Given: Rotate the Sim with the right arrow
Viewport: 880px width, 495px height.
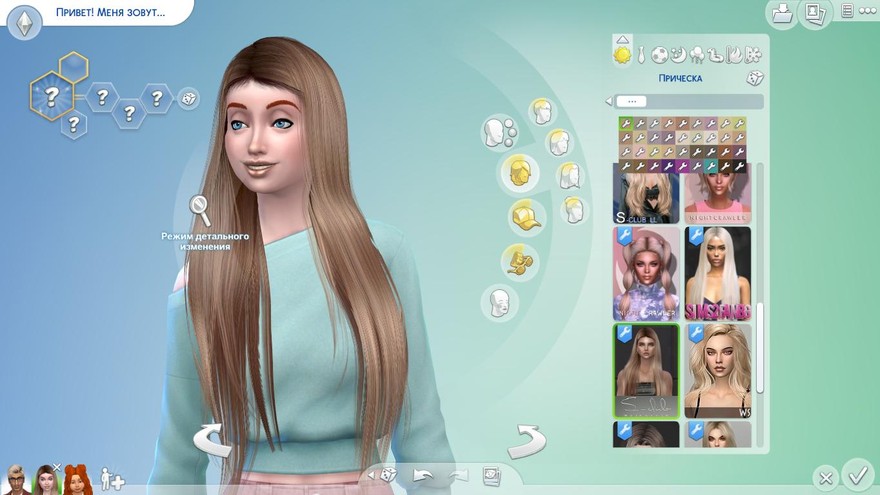Looking at the screenshot, I should pyautogui.click(x=526, y=440).
